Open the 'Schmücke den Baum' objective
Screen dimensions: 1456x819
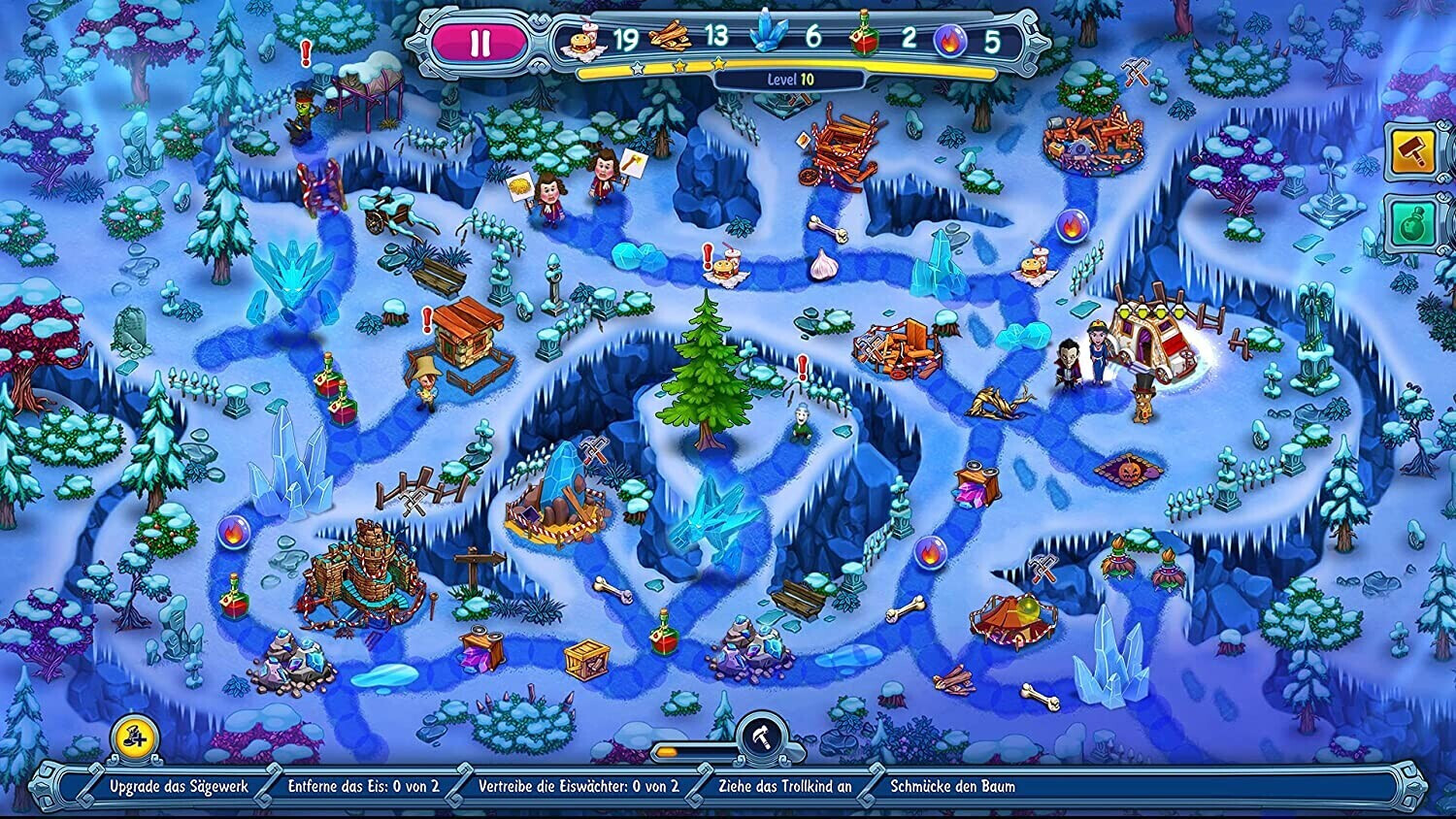click(952, 787)
